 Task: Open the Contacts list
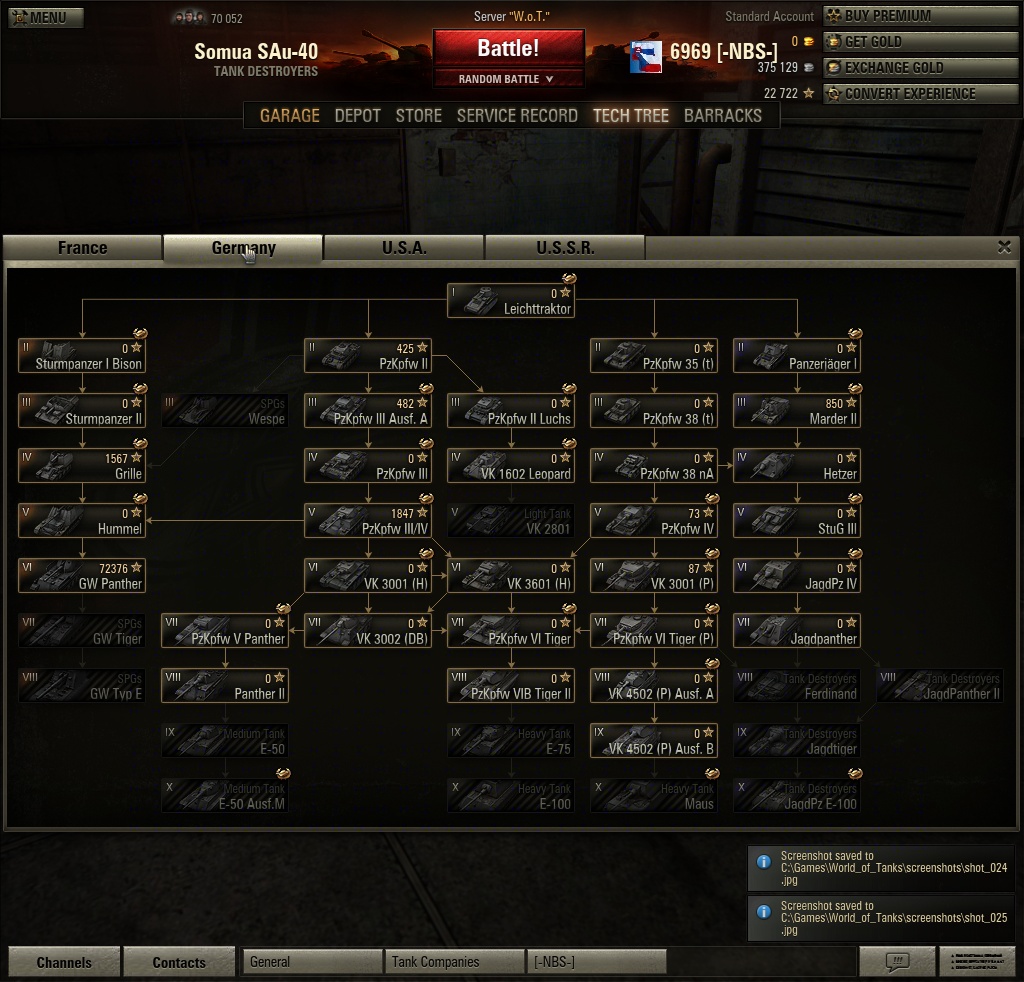(179, 962)
